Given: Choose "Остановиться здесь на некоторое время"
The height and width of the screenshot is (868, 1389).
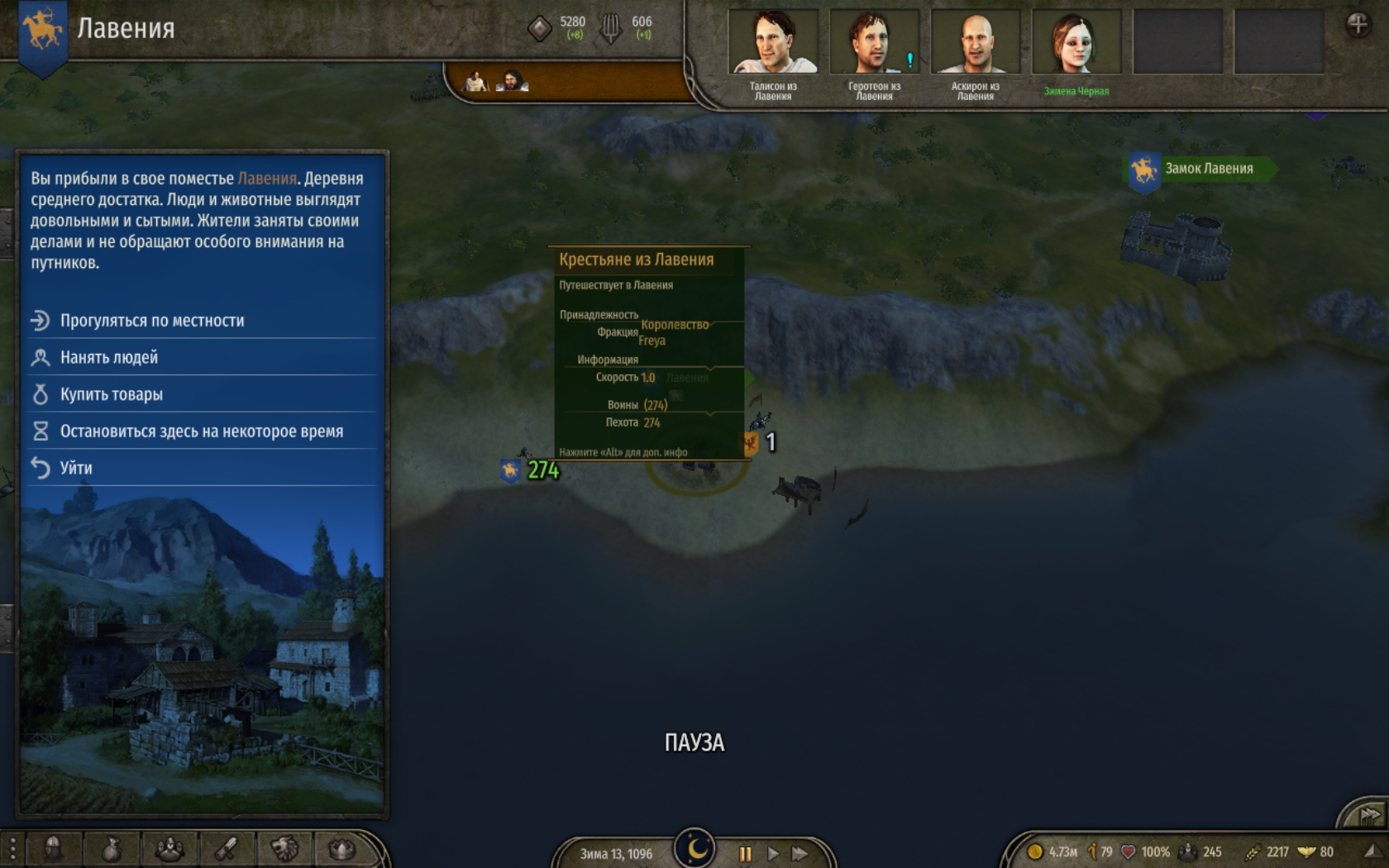Looking at the screenshot, I should point(201,432).
